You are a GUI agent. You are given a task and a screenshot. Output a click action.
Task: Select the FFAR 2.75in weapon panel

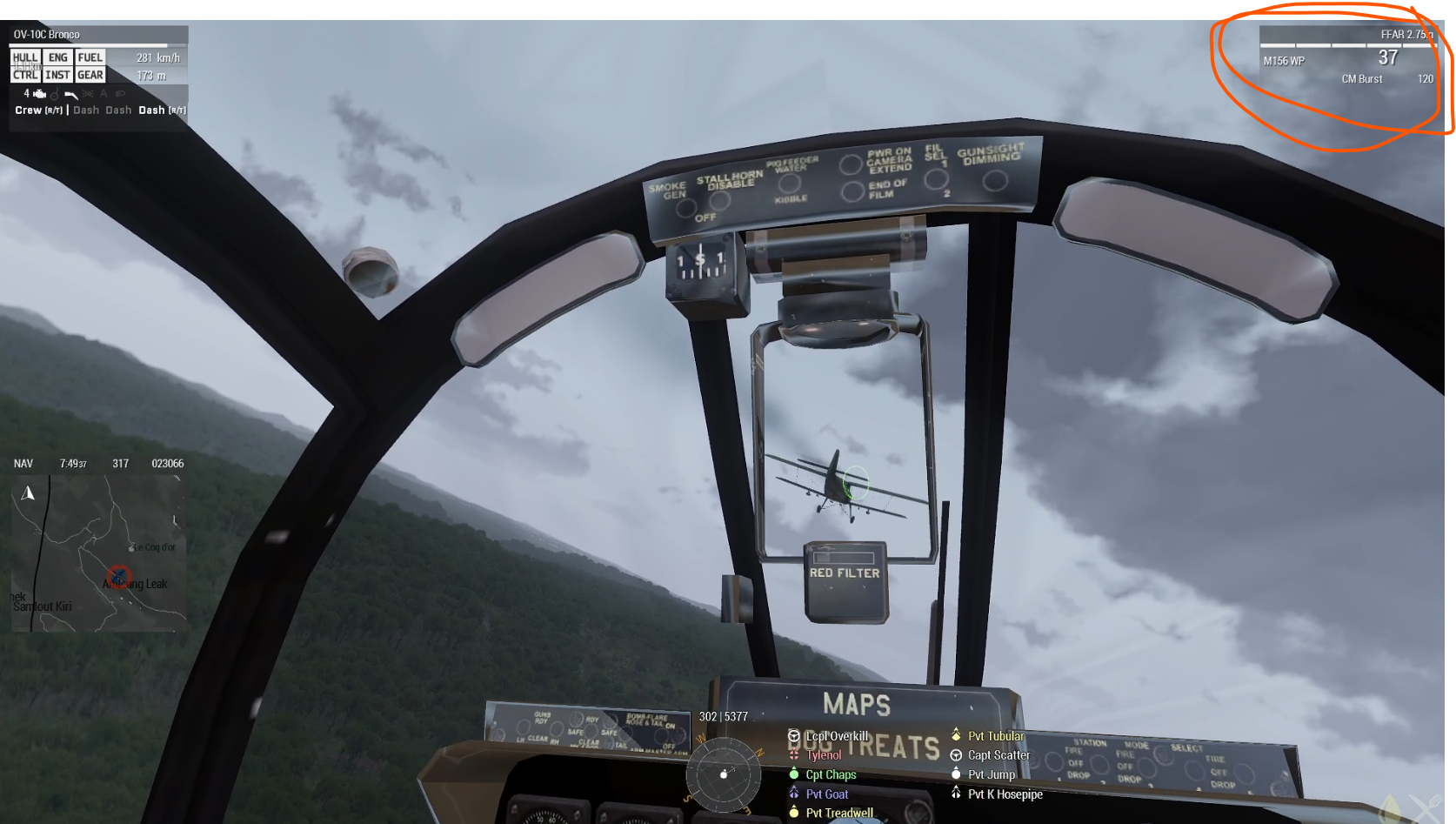coord(1346,57)
